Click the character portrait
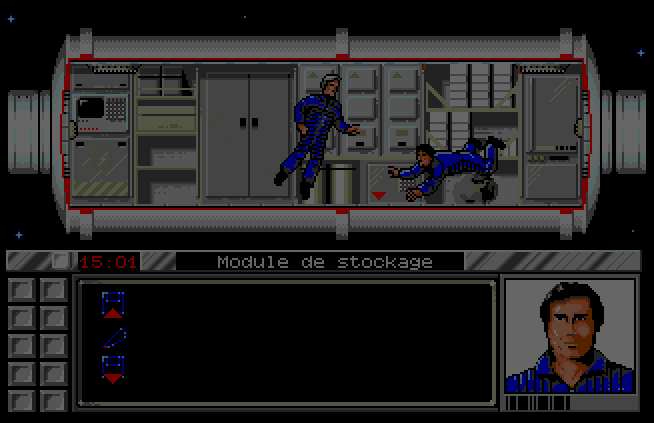This screenshot has height=423, width=654. point(568,336)
